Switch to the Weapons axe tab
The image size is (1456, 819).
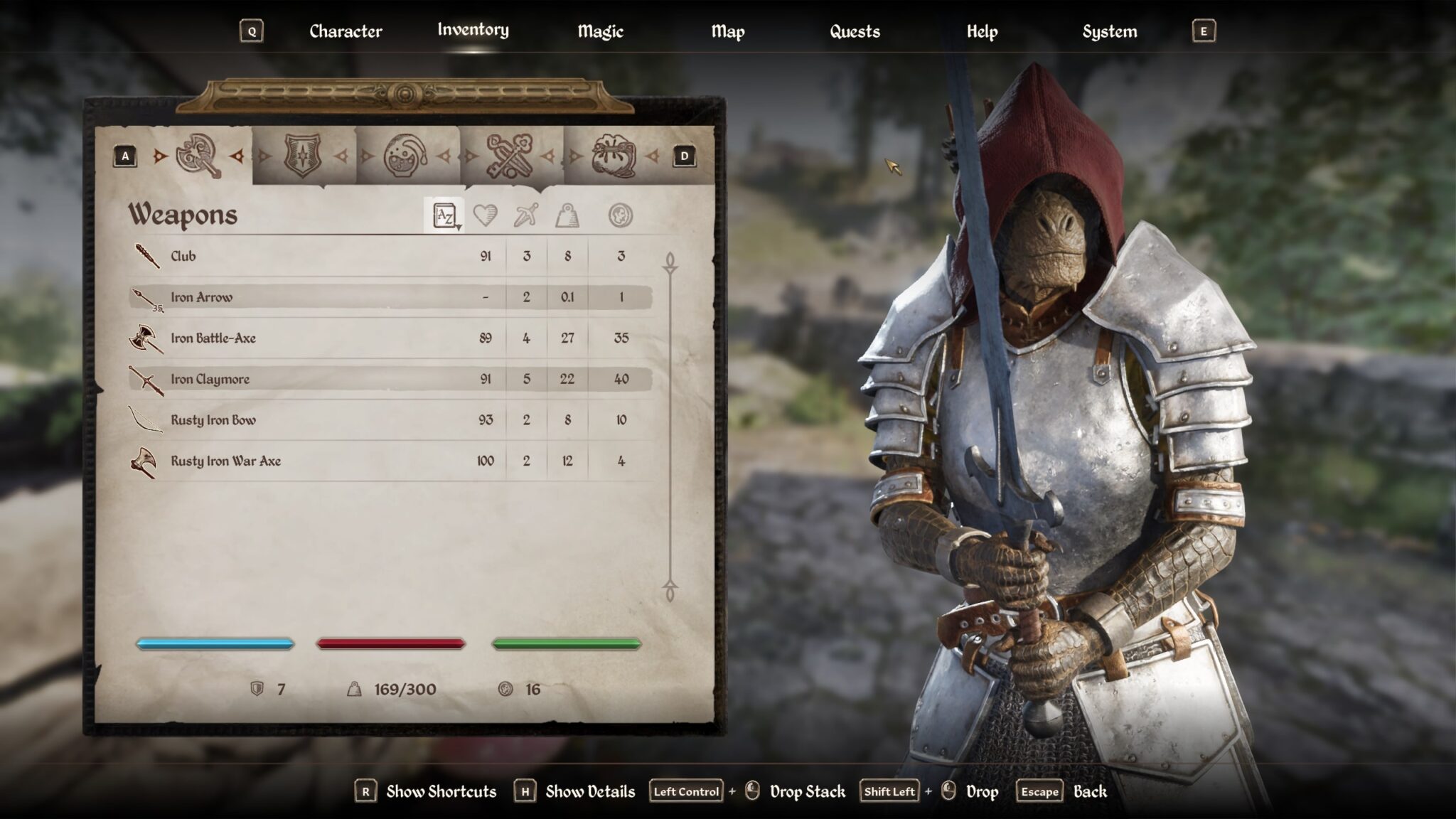pyautogui.click(x=201, y=155)
